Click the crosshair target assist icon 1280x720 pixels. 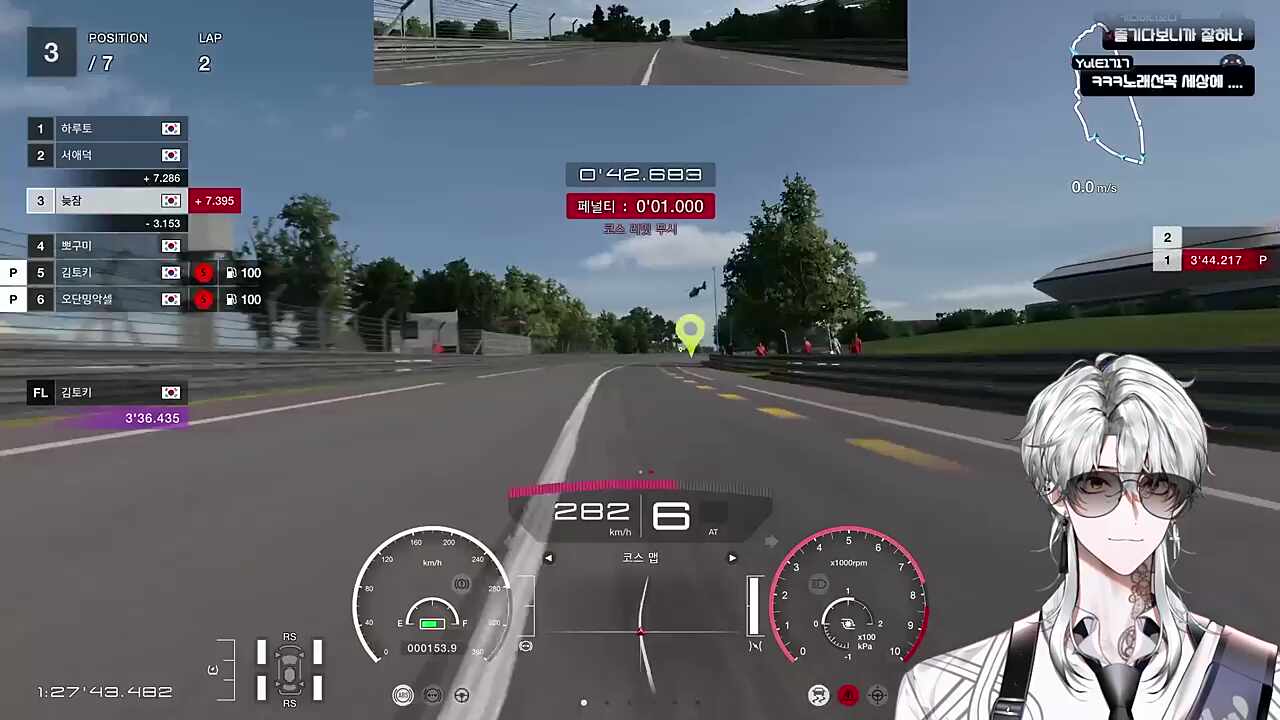tap(877, 695)
